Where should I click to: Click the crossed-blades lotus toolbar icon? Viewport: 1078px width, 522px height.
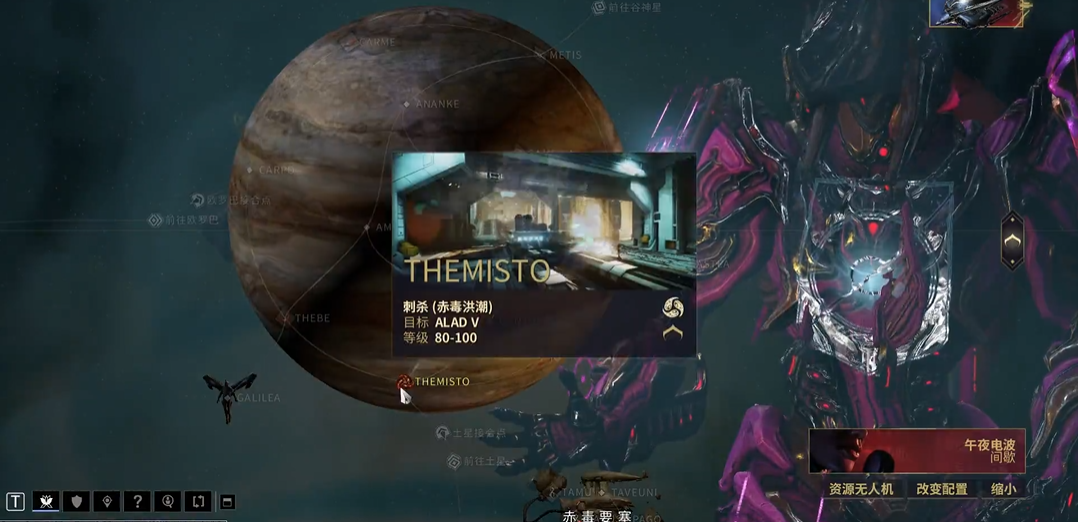[x=46, y=501]
